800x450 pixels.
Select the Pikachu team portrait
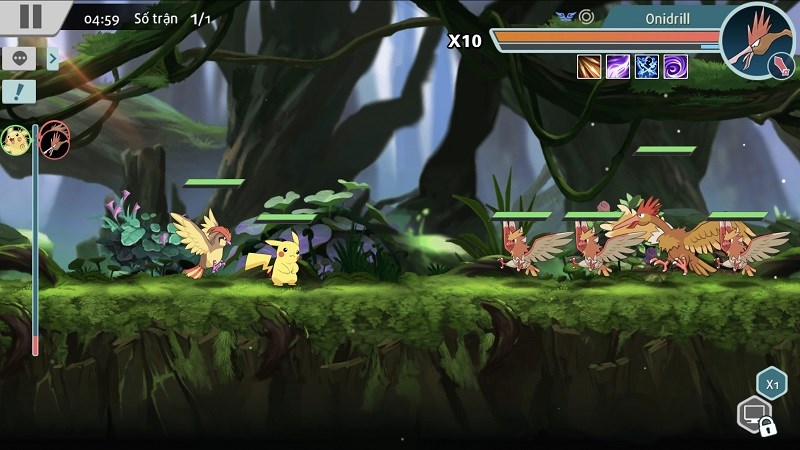(x=16, y=140)
